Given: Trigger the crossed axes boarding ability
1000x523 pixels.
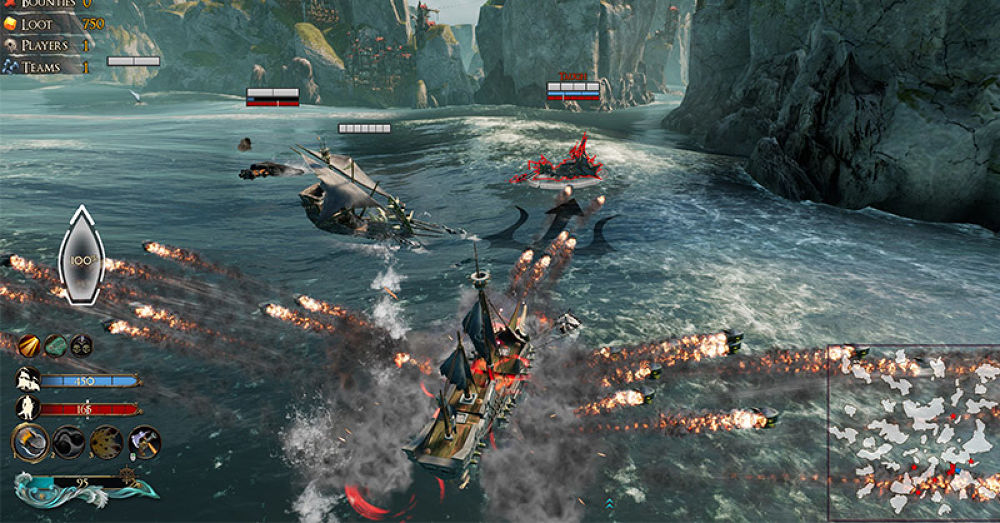Looking at the screenshot, I should [x=144, y=442].
